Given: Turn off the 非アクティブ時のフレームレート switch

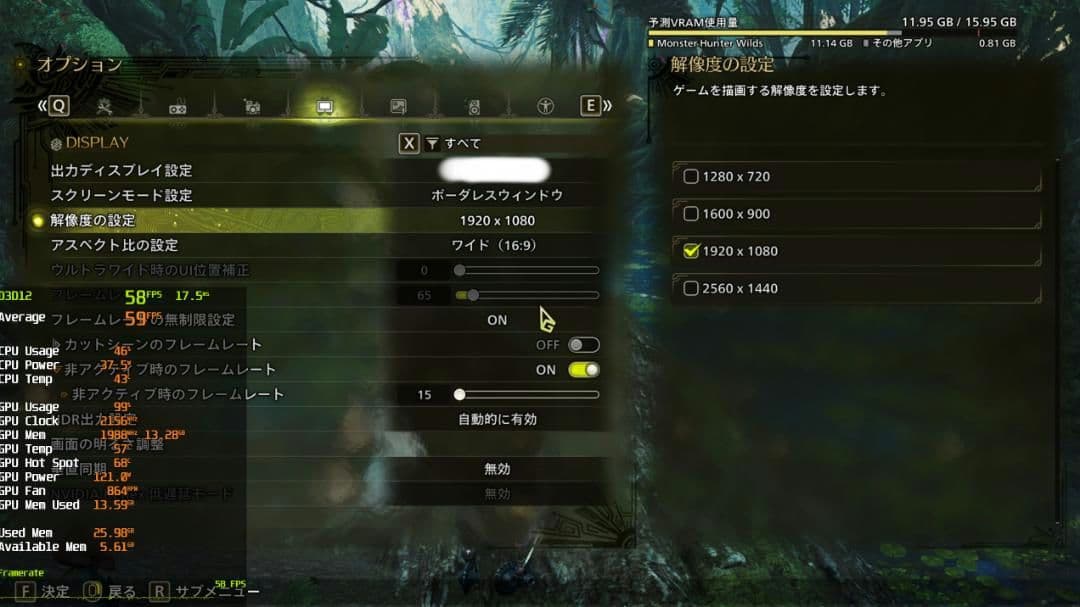Looking at the screenshot, I should pyautogui.click(x=583, y=370).
